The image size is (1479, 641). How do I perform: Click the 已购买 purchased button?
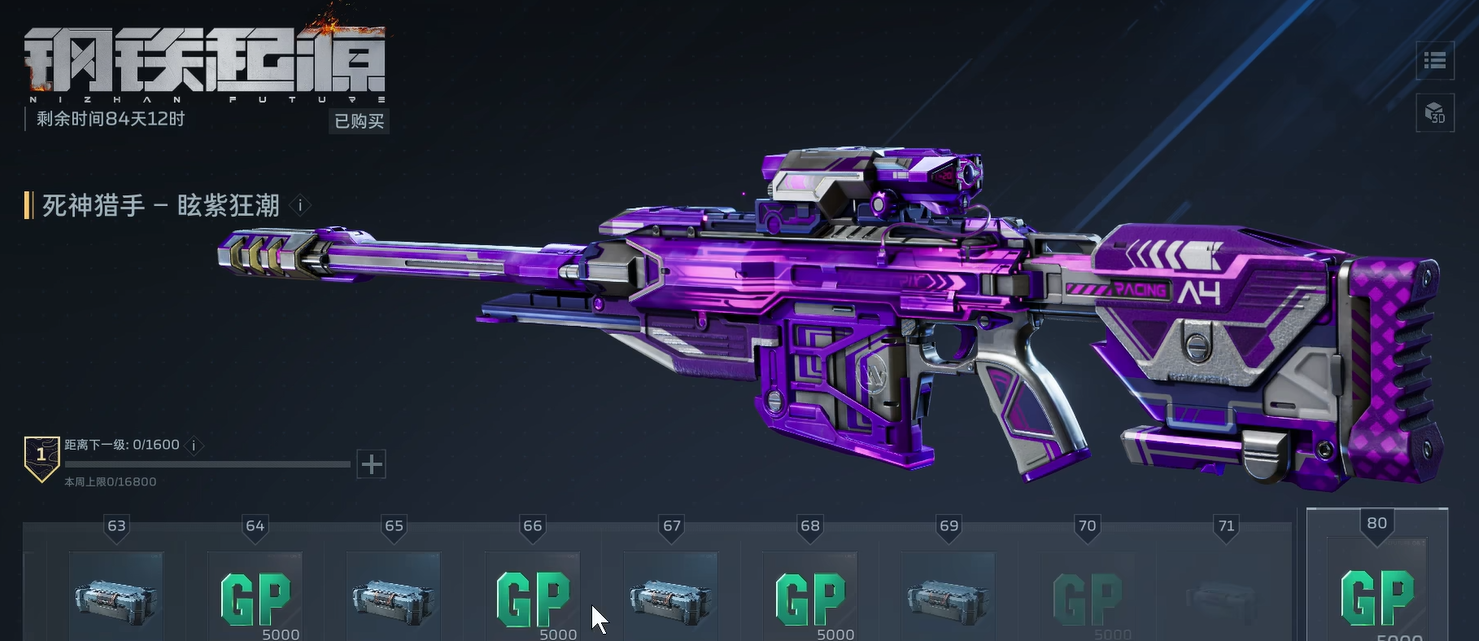tap(359, 121)
